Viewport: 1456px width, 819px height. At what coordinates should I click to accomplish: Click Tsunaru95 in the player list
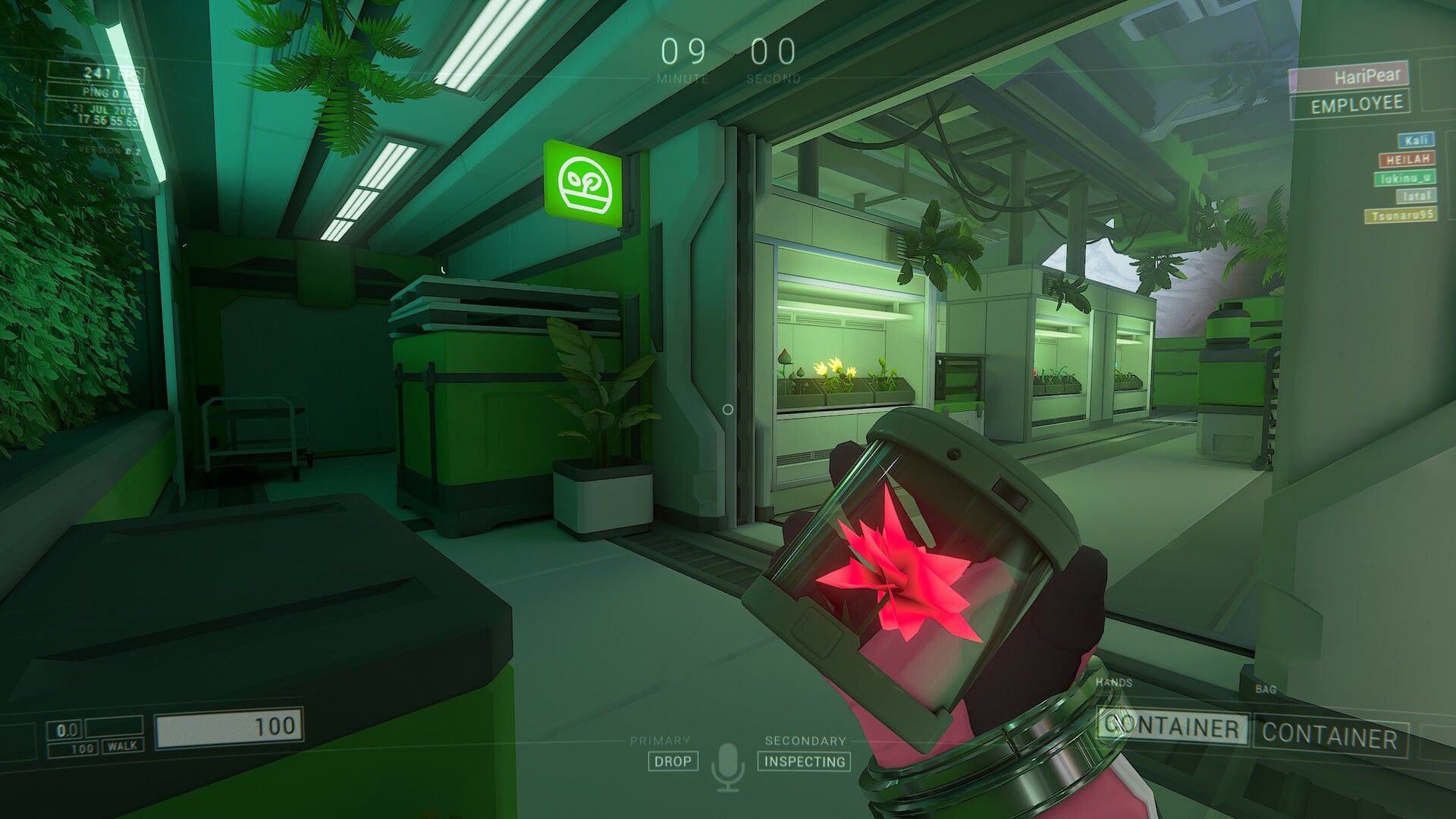pyautogui.click(x=1401, y=215)
